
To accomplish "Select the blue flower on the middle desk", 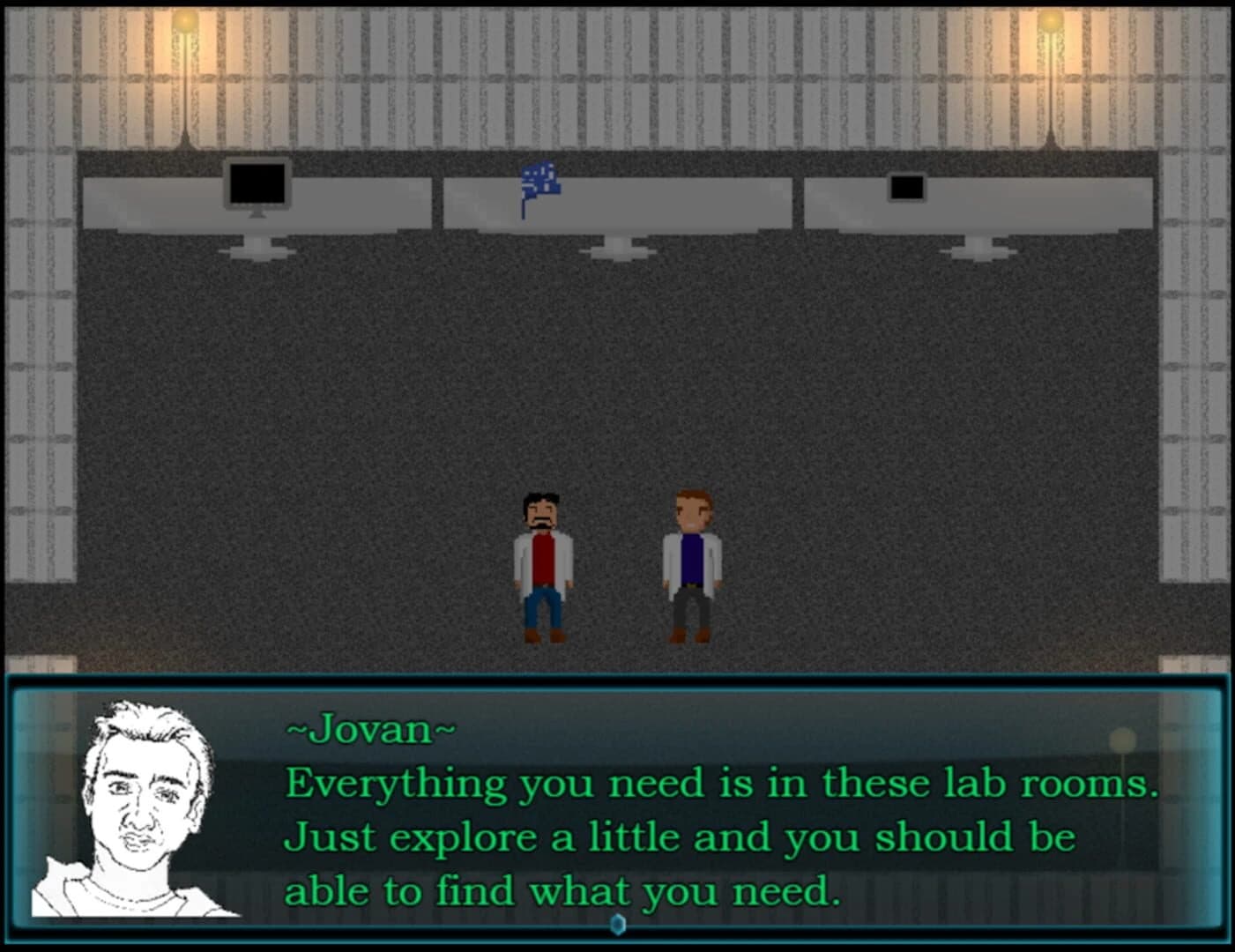I will tap(540, 182).
